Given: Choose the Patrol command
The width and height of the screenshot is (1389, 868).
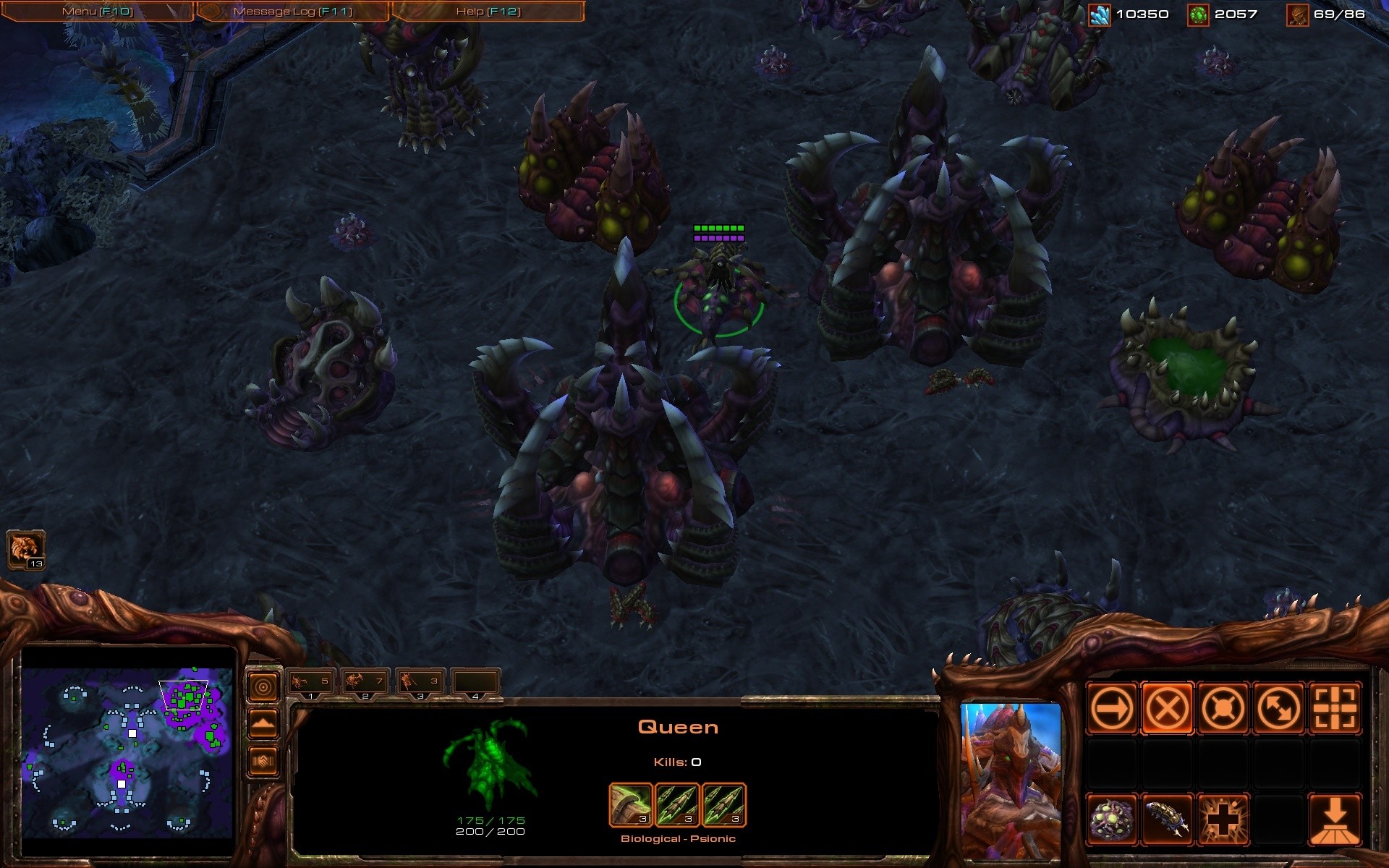Looking at the screenshot, I should 1278,708.
